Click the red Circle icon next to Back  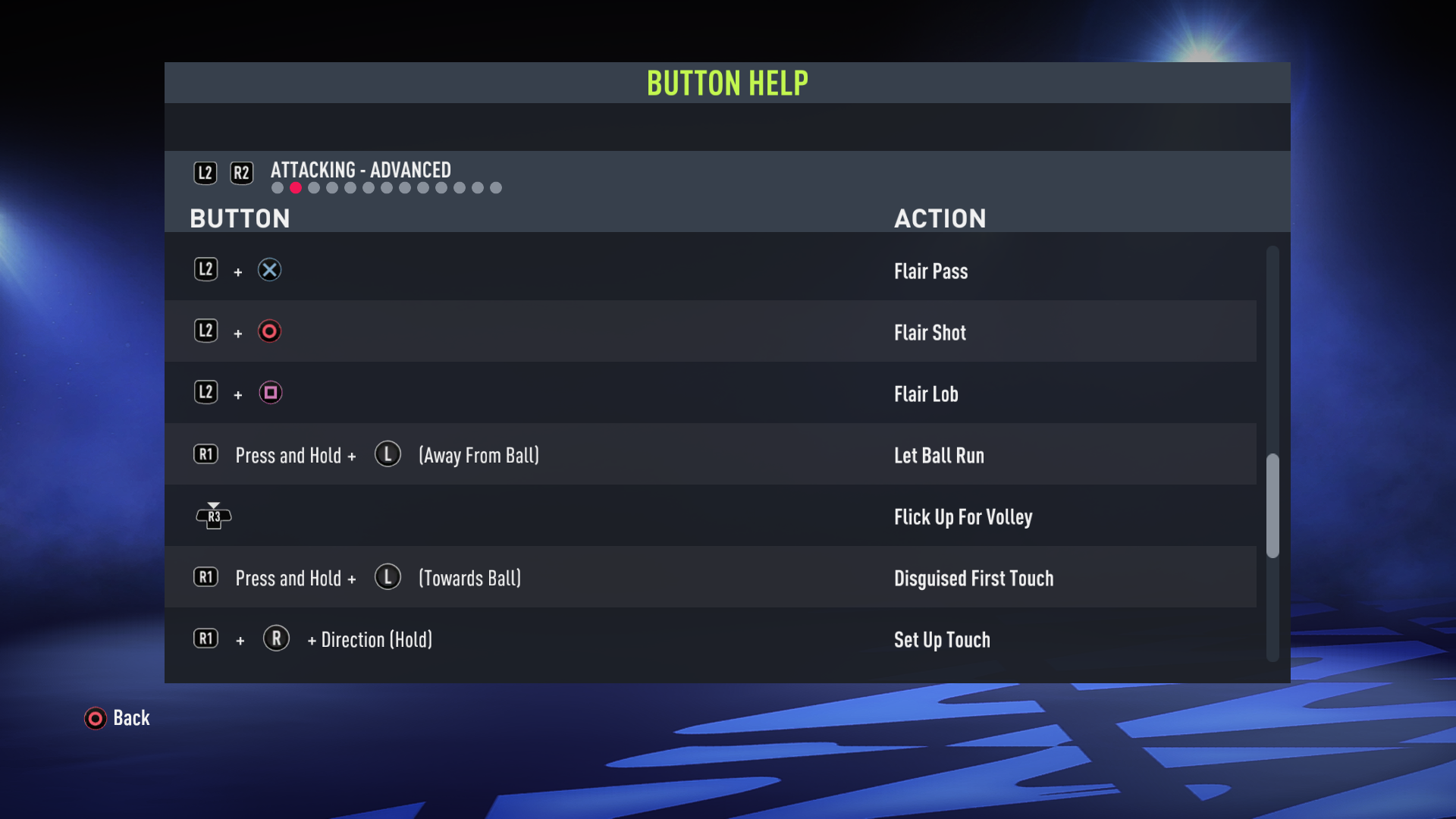point(95,718)
